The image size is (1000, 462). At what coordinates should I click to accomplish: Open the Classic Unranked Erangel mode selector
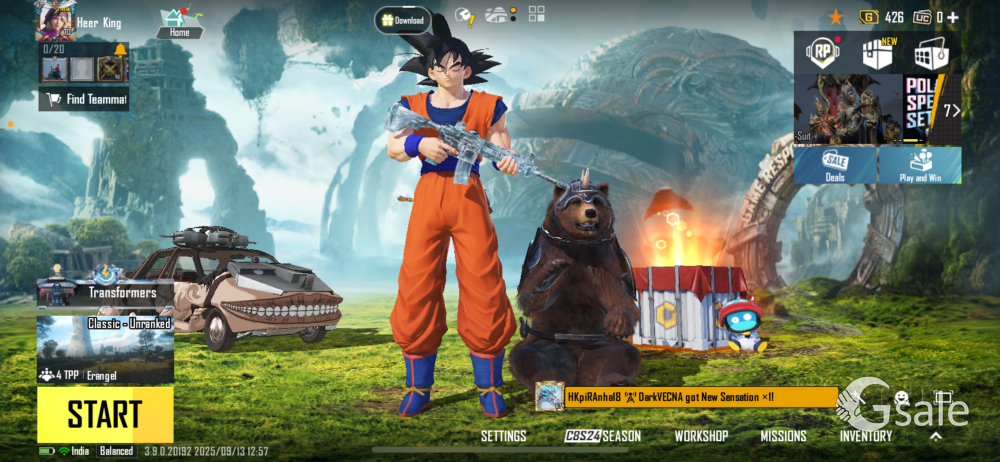pyautogui.click(x=105, y=350)
